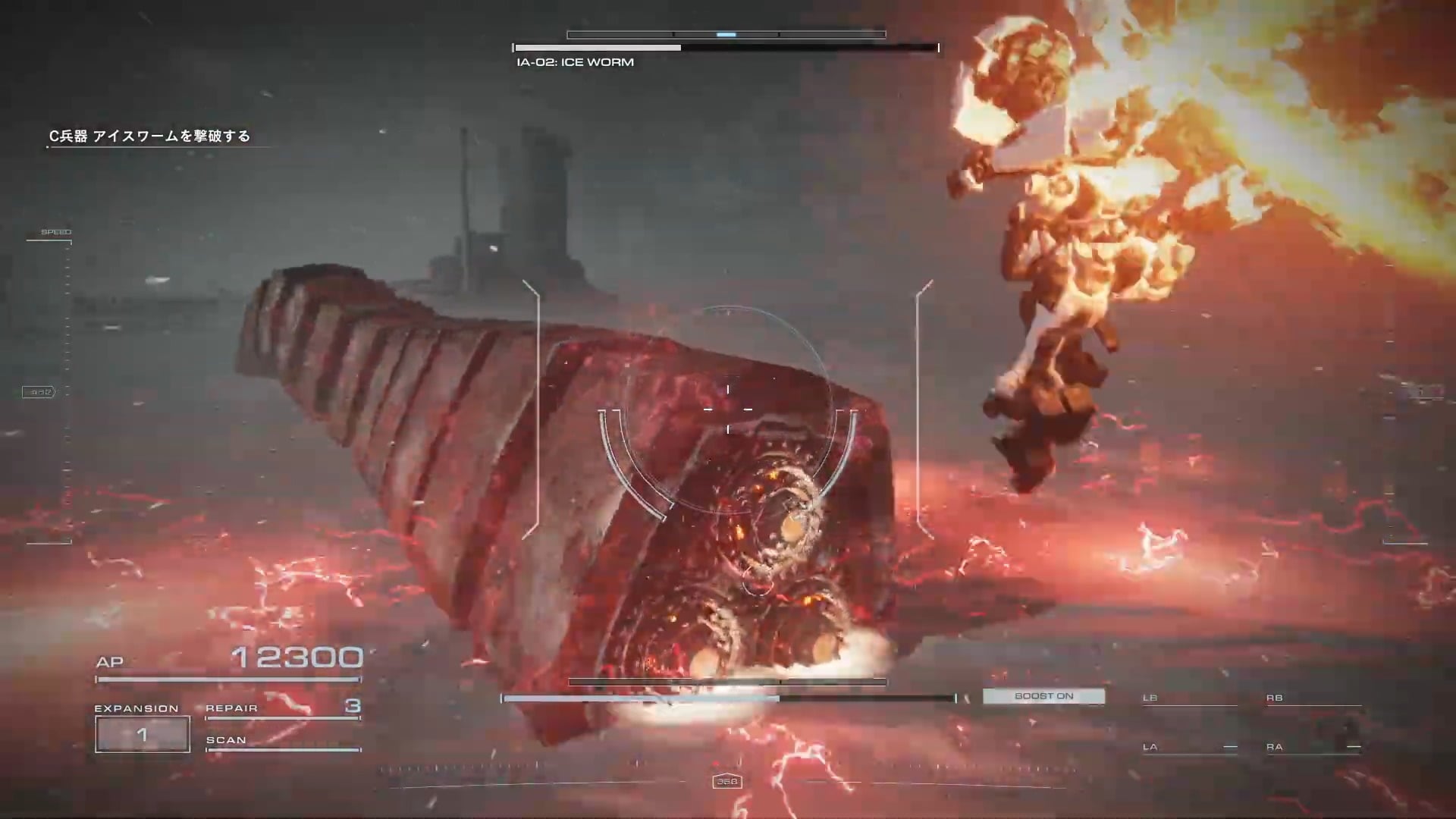Click the compass heading marker
Image resolution: width=1456 pixels, height=819 pixels.
pos(727,782)
